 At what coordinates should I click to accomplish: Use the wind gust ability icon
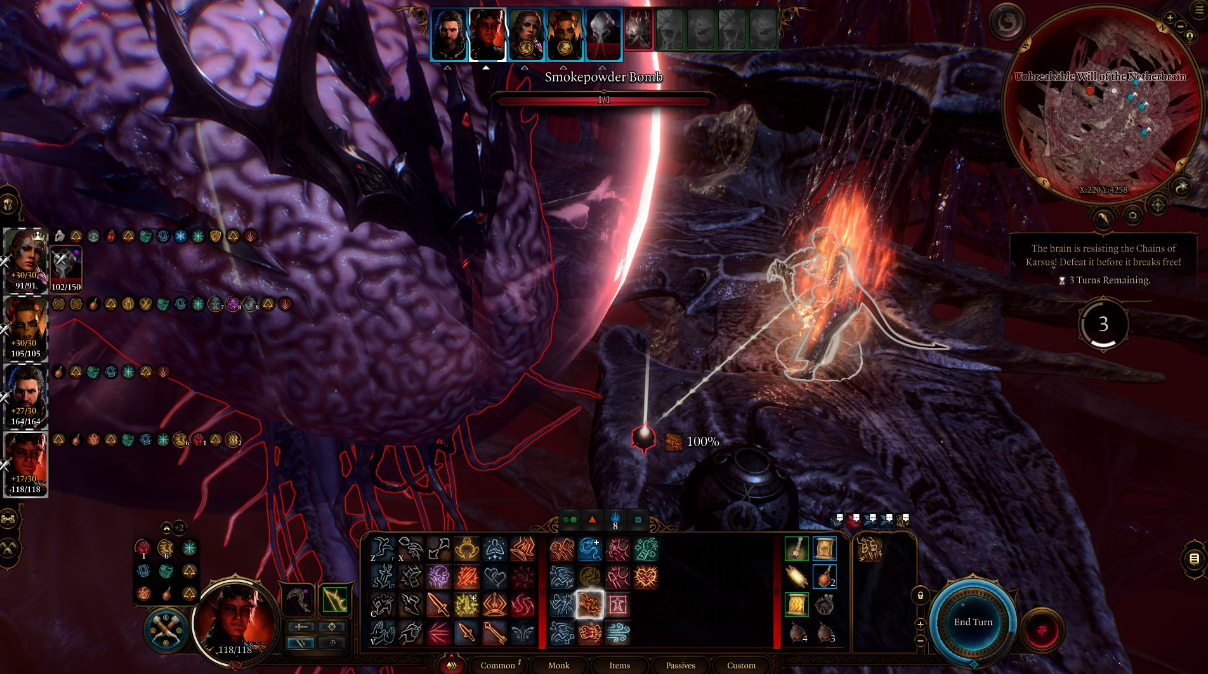[x=618, y=632]
